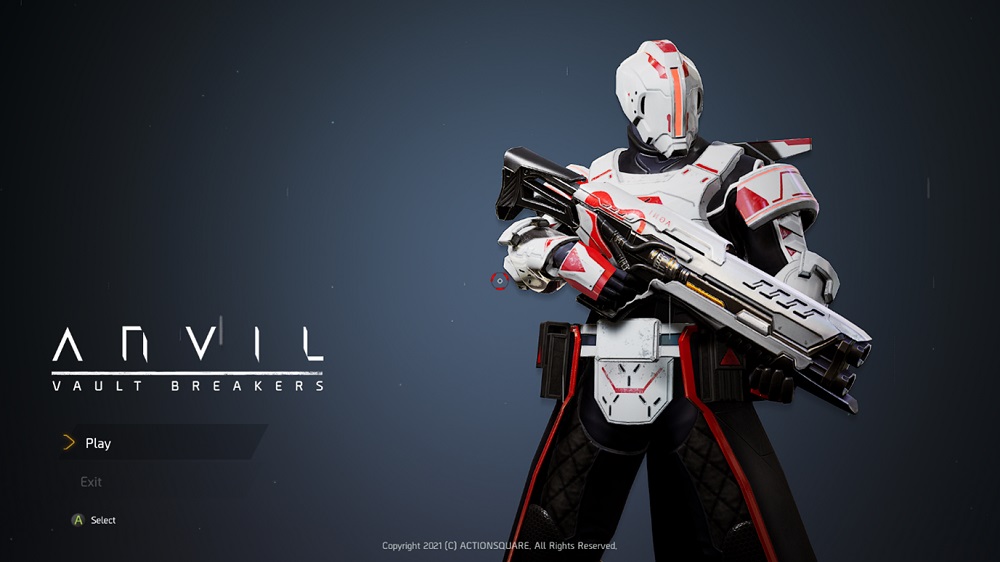This screenshot has height=562, width=1000.
Task: Choose the Exit menu option
Action: click(x=91, y=482)
